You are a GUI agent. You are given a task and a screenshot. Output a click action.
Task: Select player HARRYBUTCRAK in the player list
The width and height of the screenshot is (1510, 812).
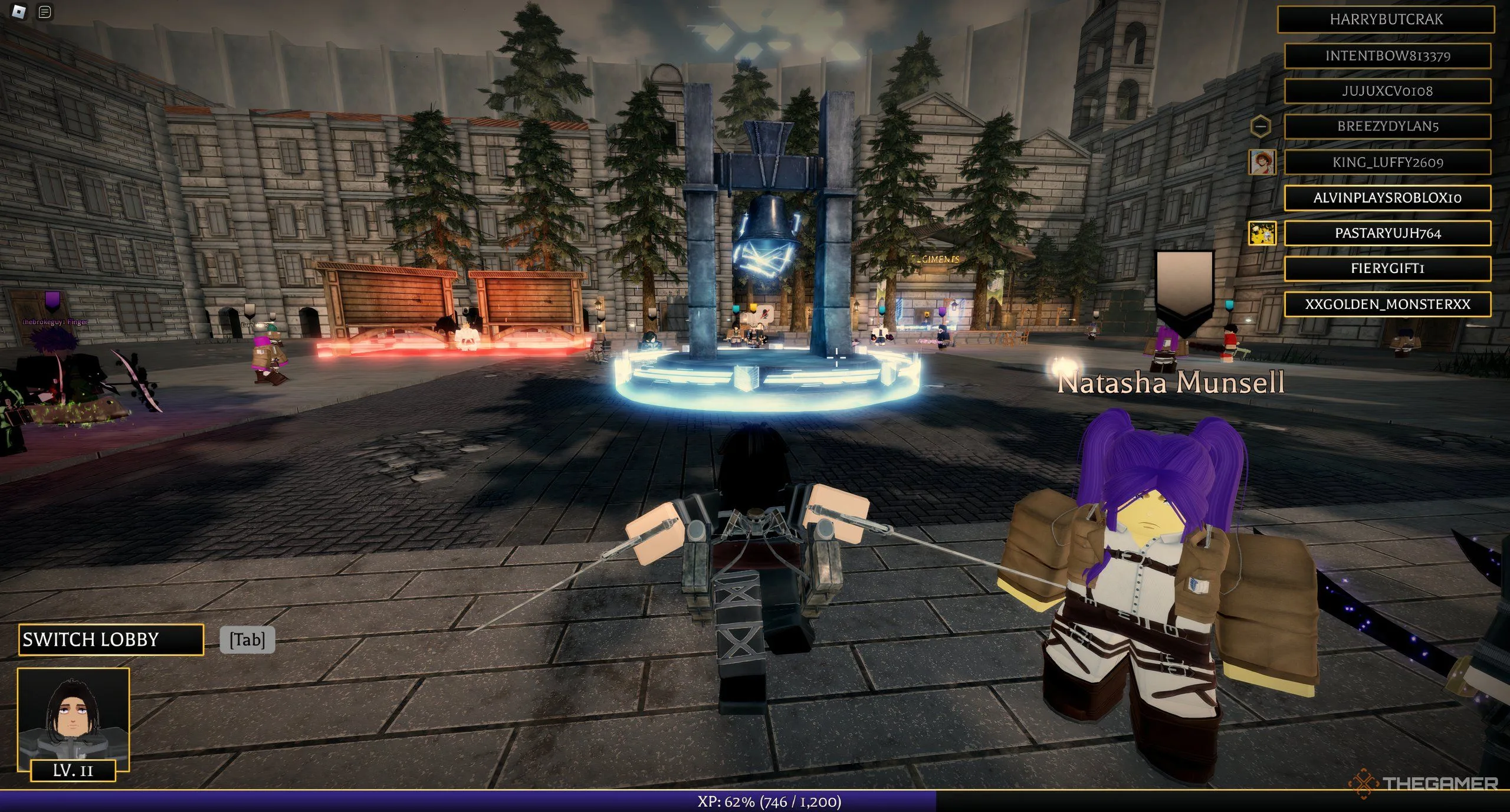tap(1386, 19)
